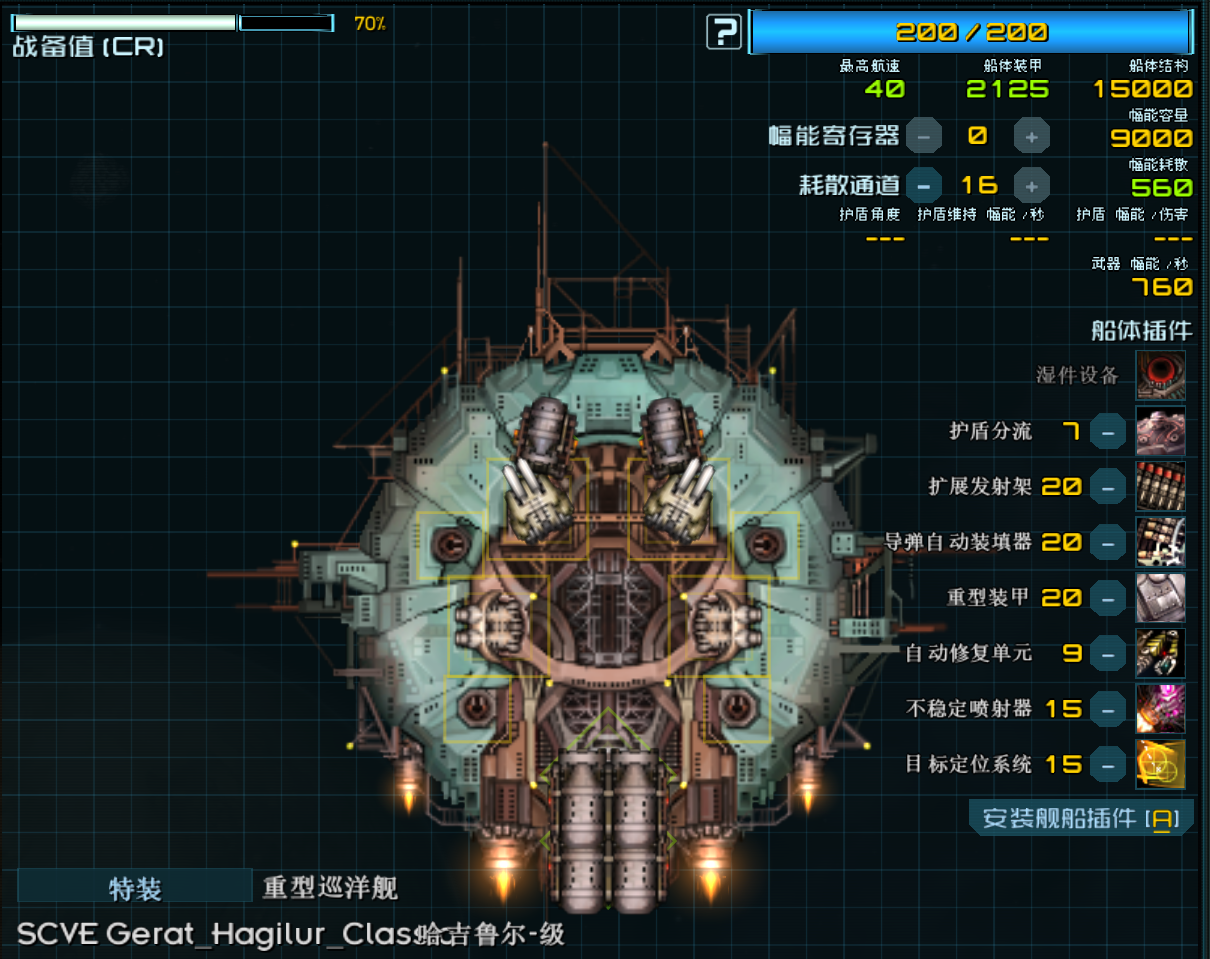Remove the 扩展发射架 hull mod
1210x959 pixels.
[1107, 487]
